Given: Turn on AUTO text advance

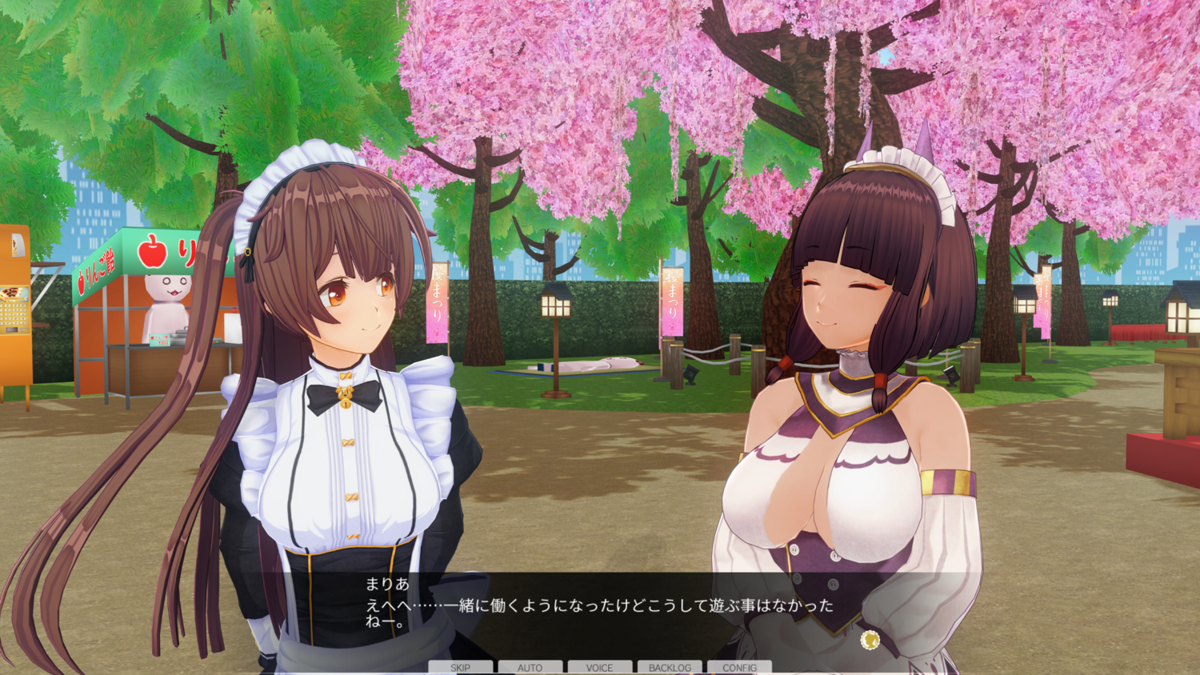Looking at the screenshot, I should coord(530,667).
